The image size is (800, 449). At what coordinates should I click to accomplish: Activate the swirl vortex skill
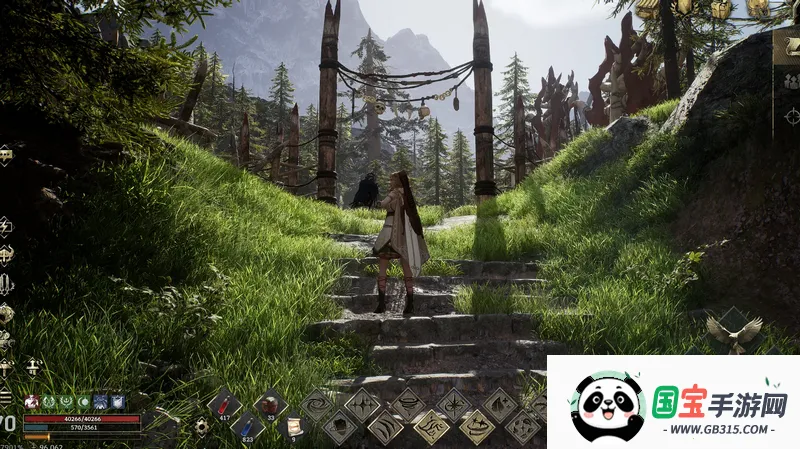pyautogui.click(x=317, y=405)
